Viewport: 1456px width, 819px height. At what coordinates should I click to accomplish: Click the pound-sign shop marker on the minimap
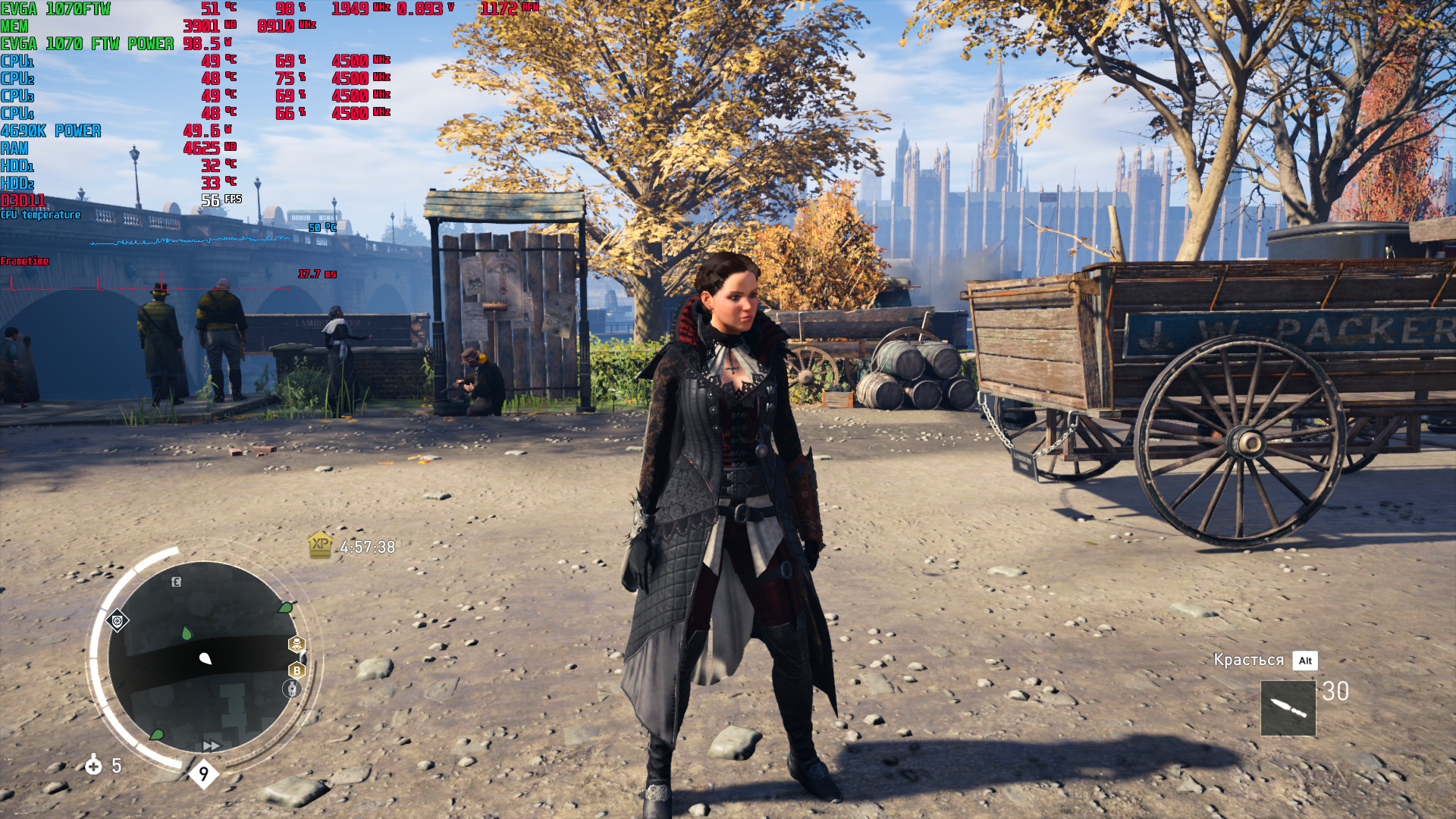(x=176, y=582)
